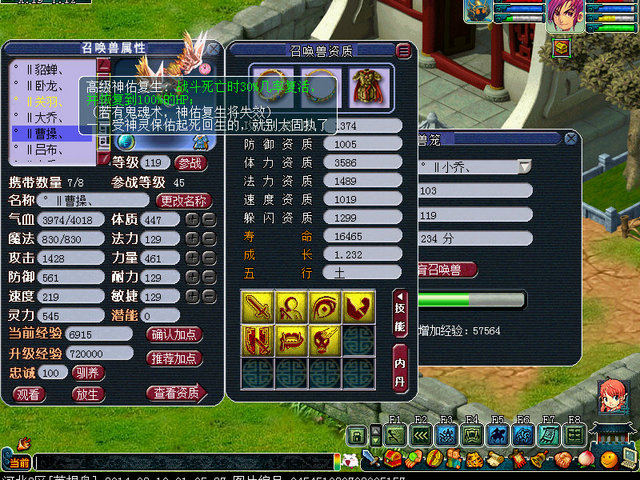
Task: Click the padlock icon on the hotbar
Action: click(x=357, y=435)
